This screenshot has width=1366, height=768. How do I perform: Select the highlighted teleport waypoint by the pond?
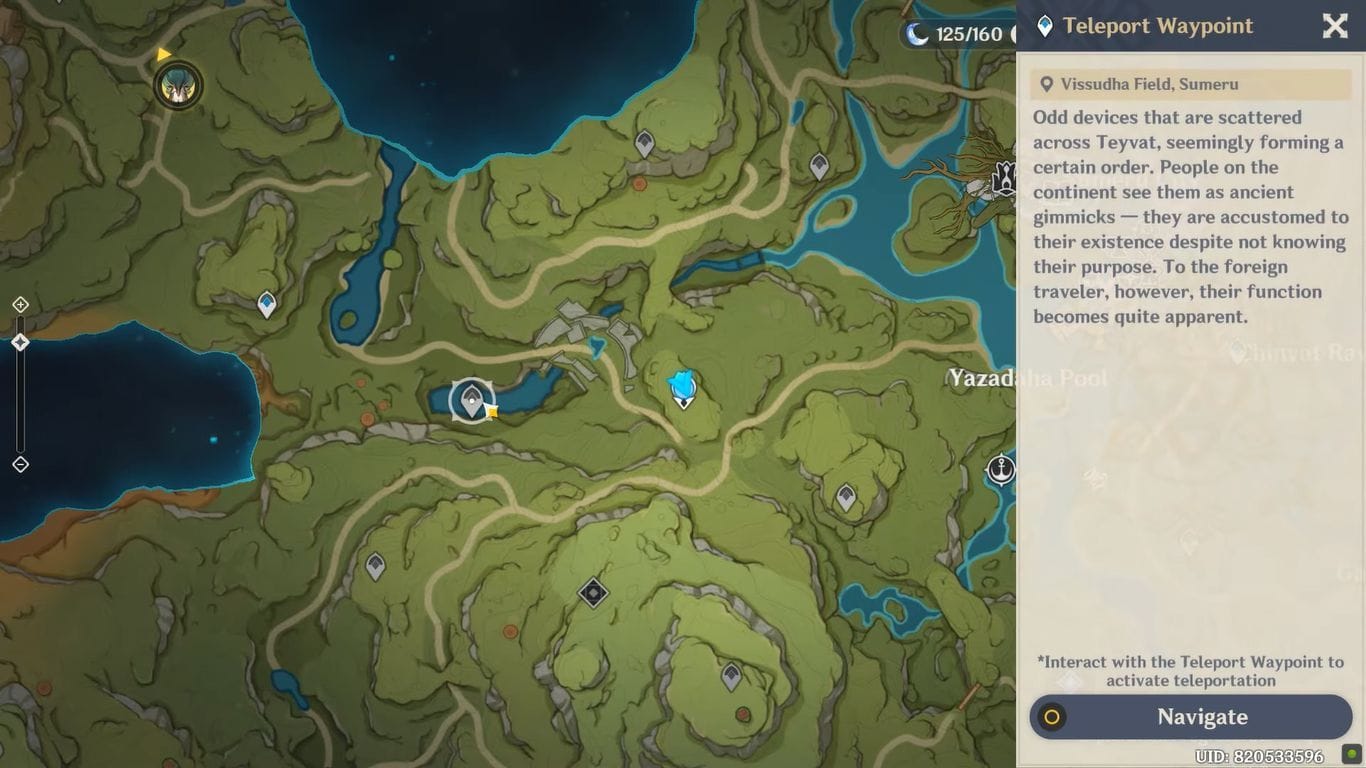coord(470,398)
